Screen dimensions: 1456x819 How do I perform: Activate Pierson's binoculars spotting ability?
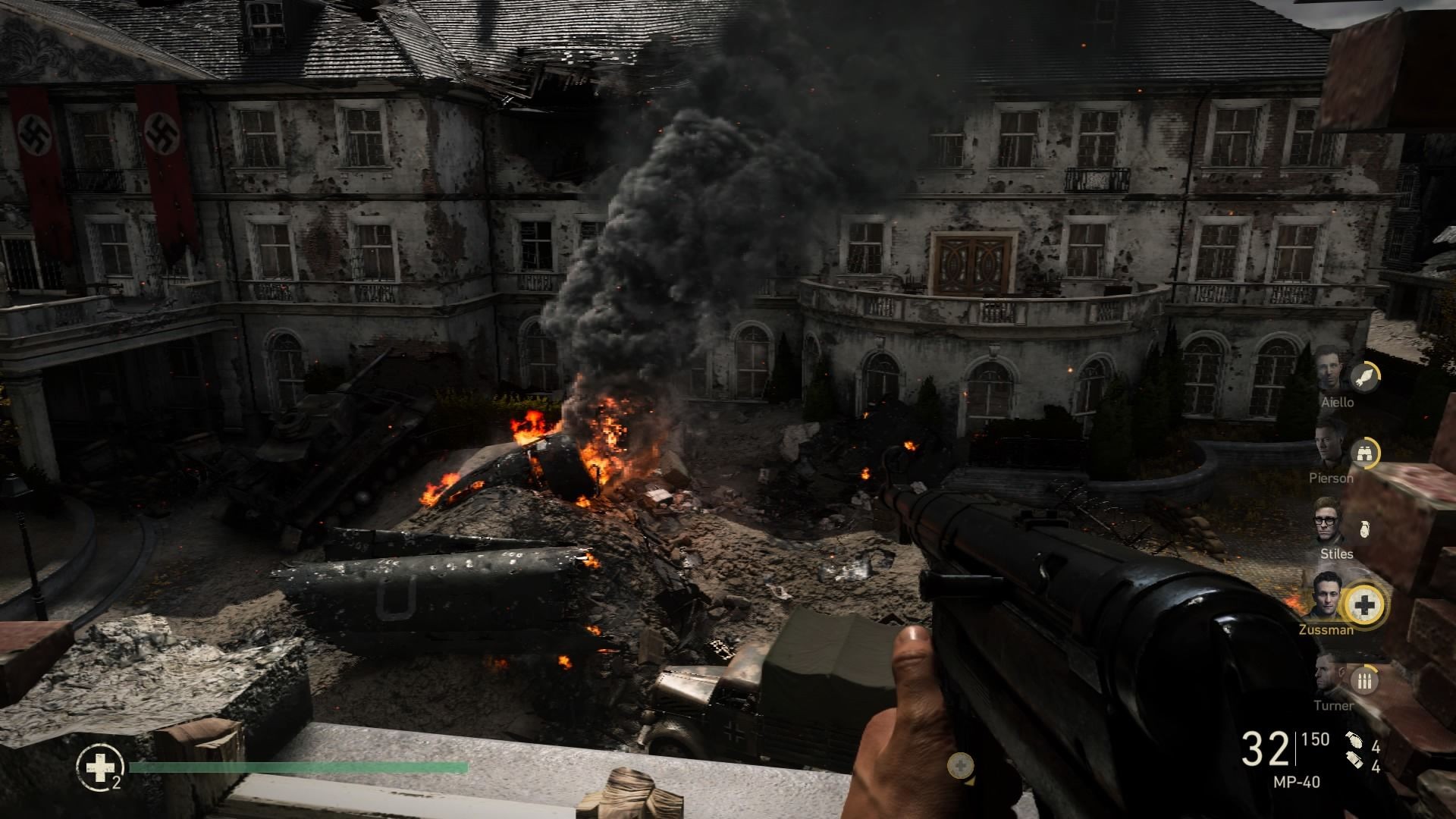coord(1365,453)
